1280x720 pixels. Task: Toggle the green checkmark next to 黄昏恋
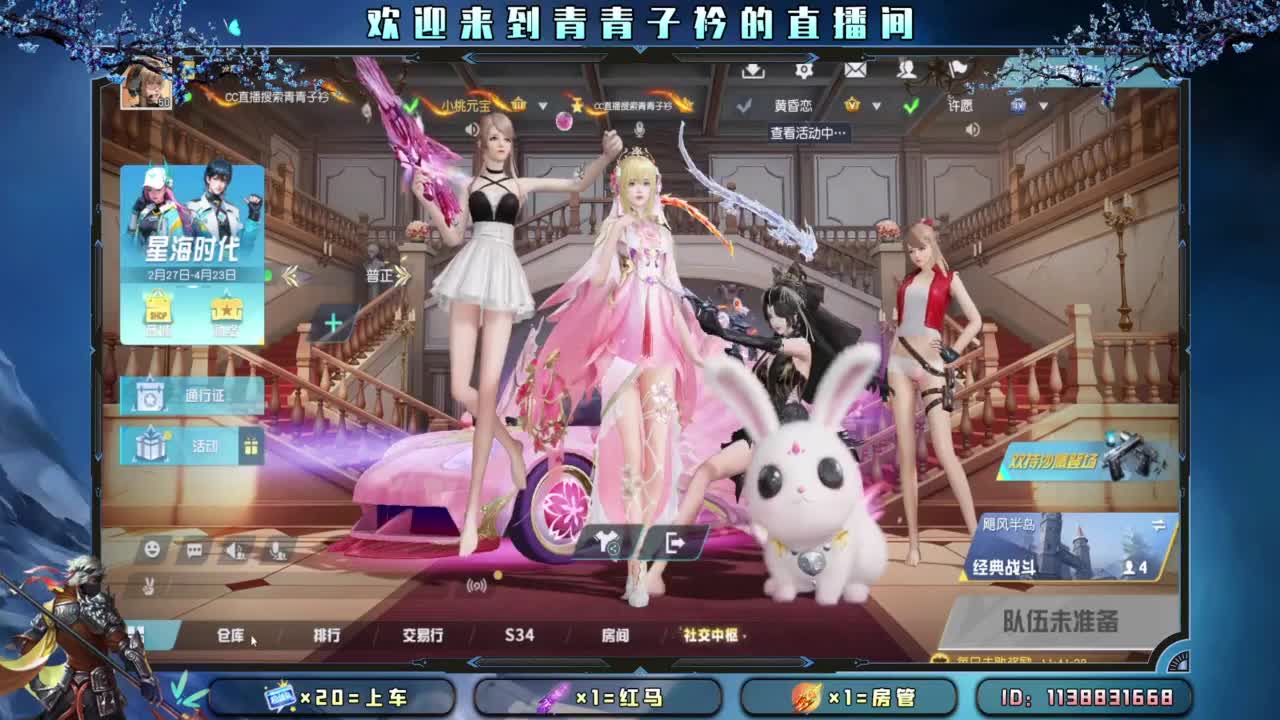910,107
